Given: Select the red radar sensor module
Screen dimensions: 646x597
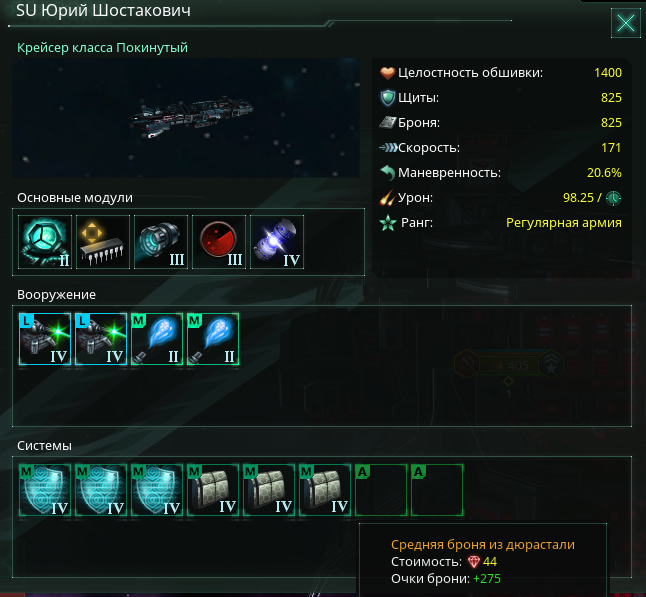Looking at the screenshot, I should coord(218,243).
